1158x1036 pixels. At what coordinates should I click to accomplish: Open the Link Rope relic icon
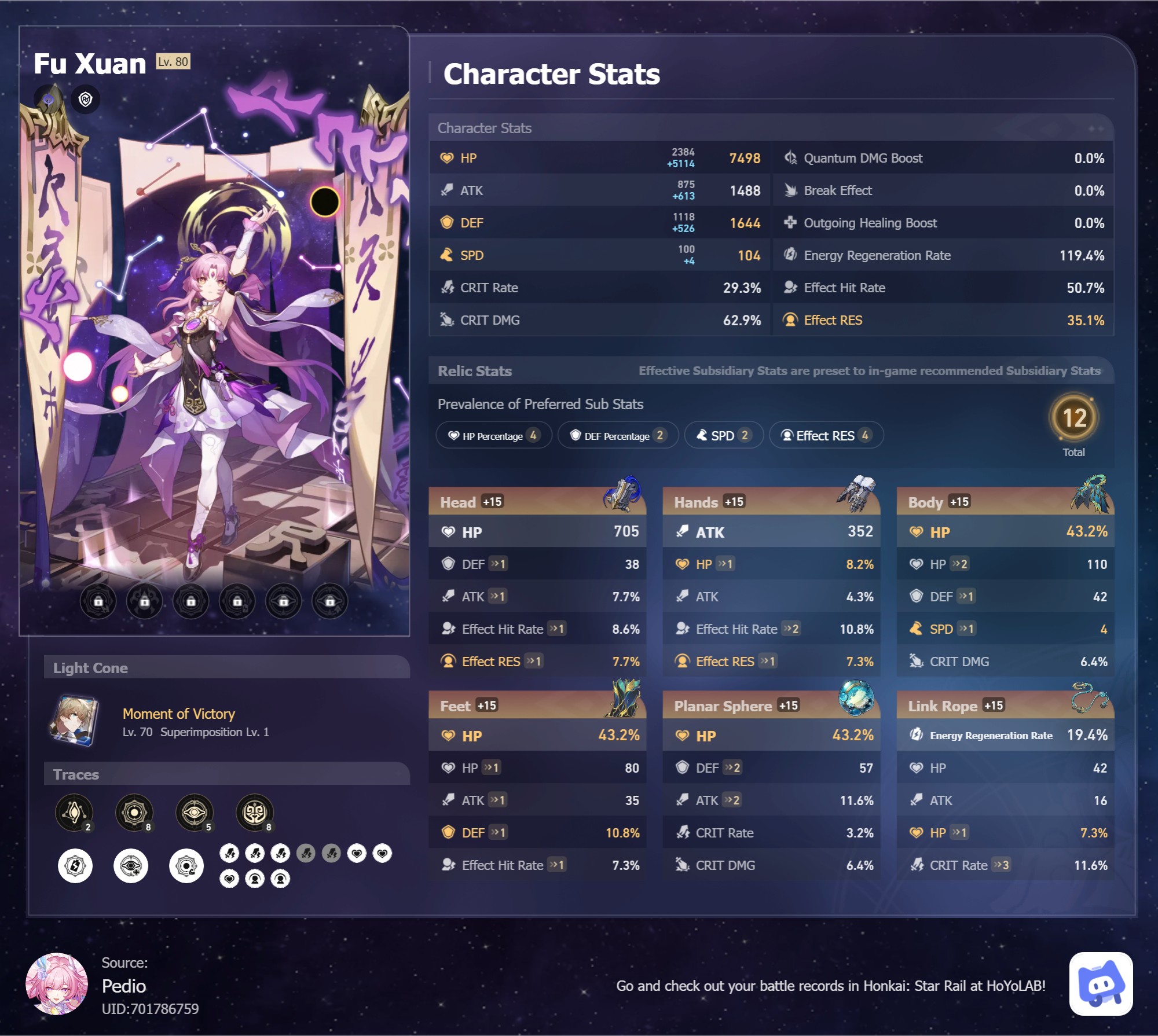tap(1090, 697)
